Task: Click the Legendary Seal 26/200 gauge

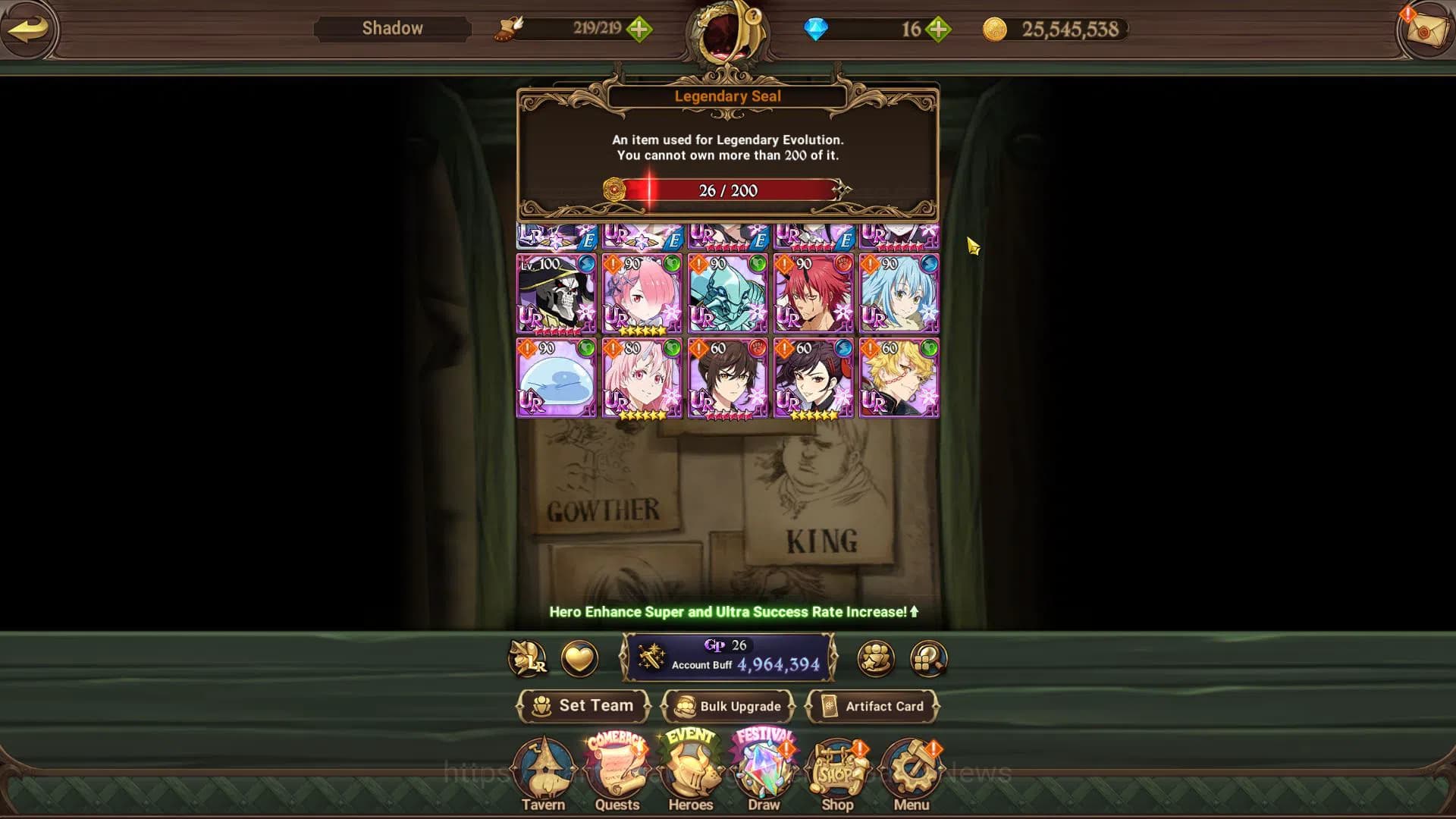Action: [730, 191]
